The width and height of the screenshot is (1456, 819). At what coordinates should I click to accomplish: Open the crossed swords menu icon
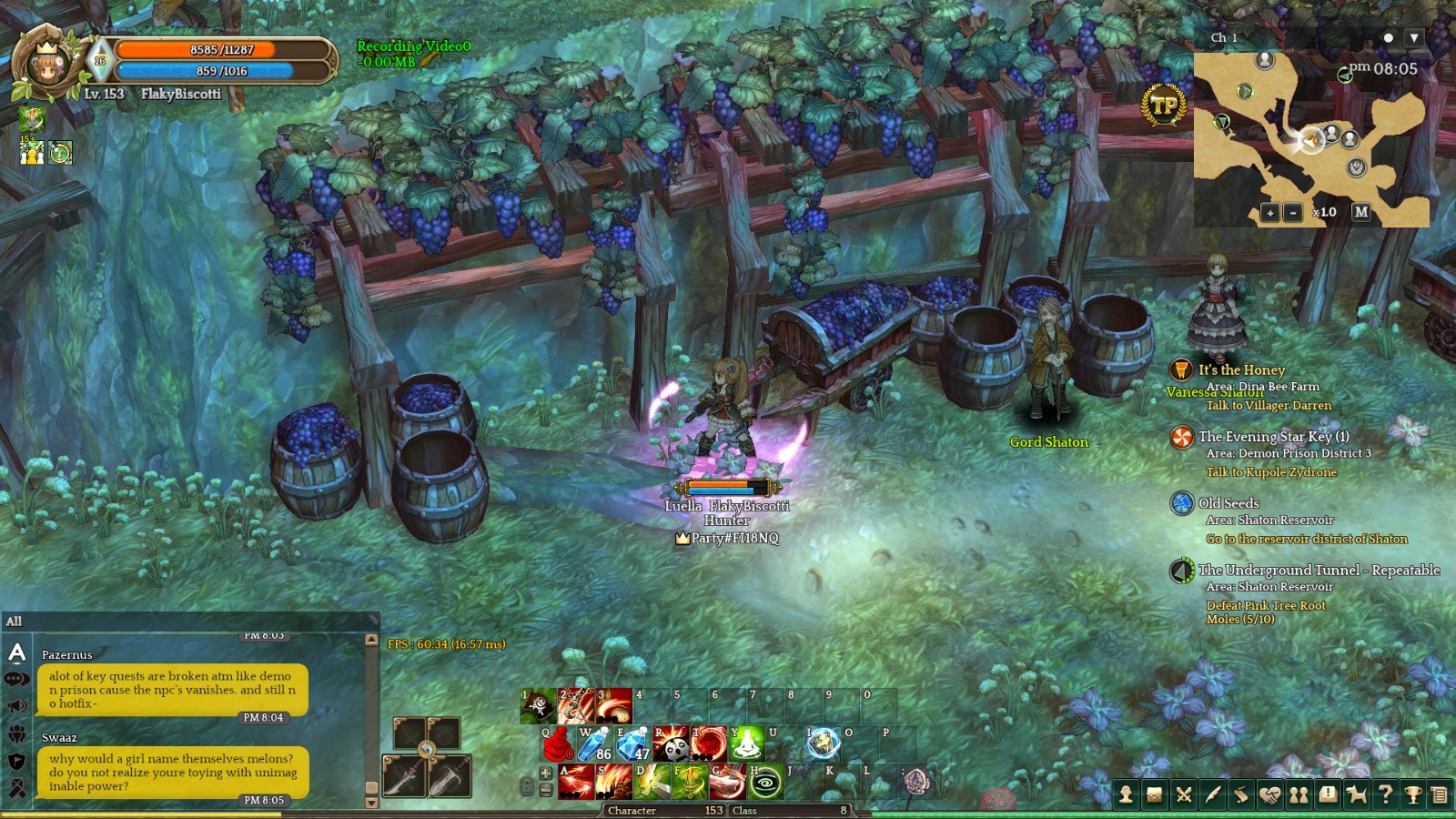(1184, 795)
